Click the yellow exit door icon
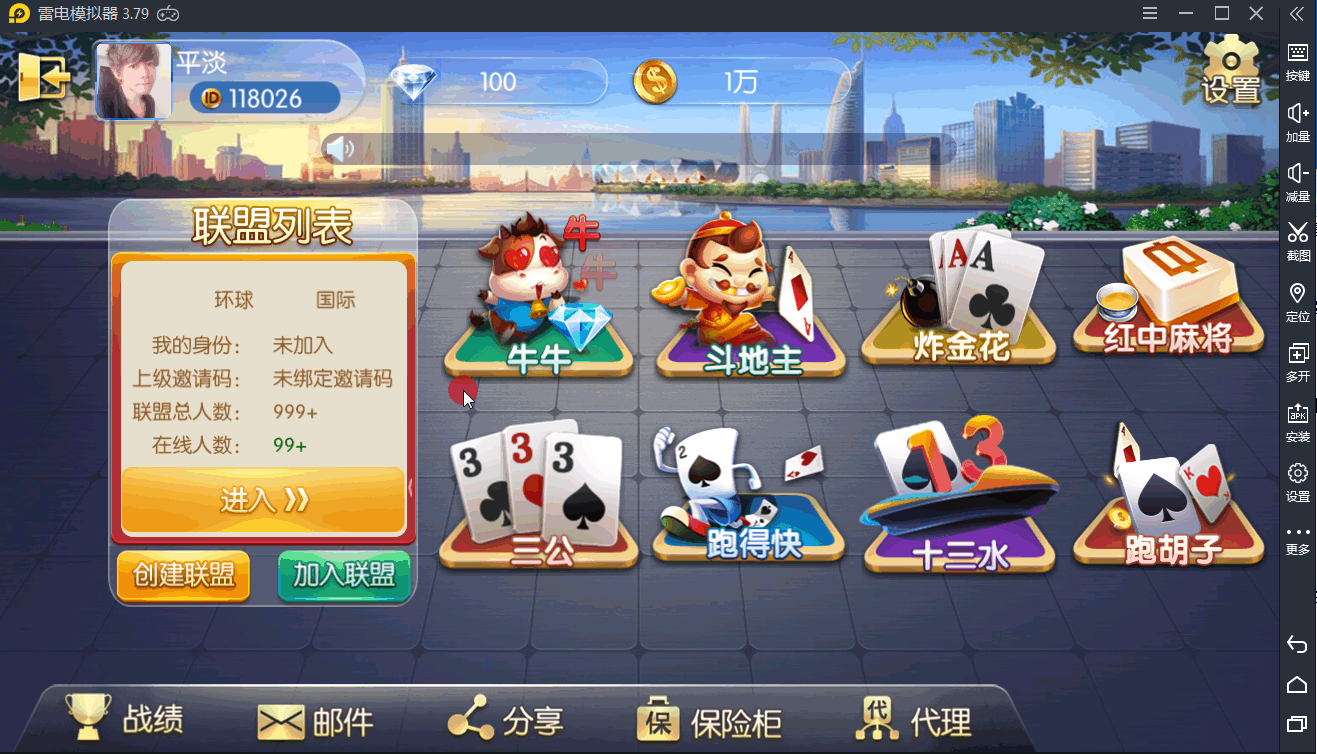Viewport: 1317px width, 754px height. [x=43, y=77]
